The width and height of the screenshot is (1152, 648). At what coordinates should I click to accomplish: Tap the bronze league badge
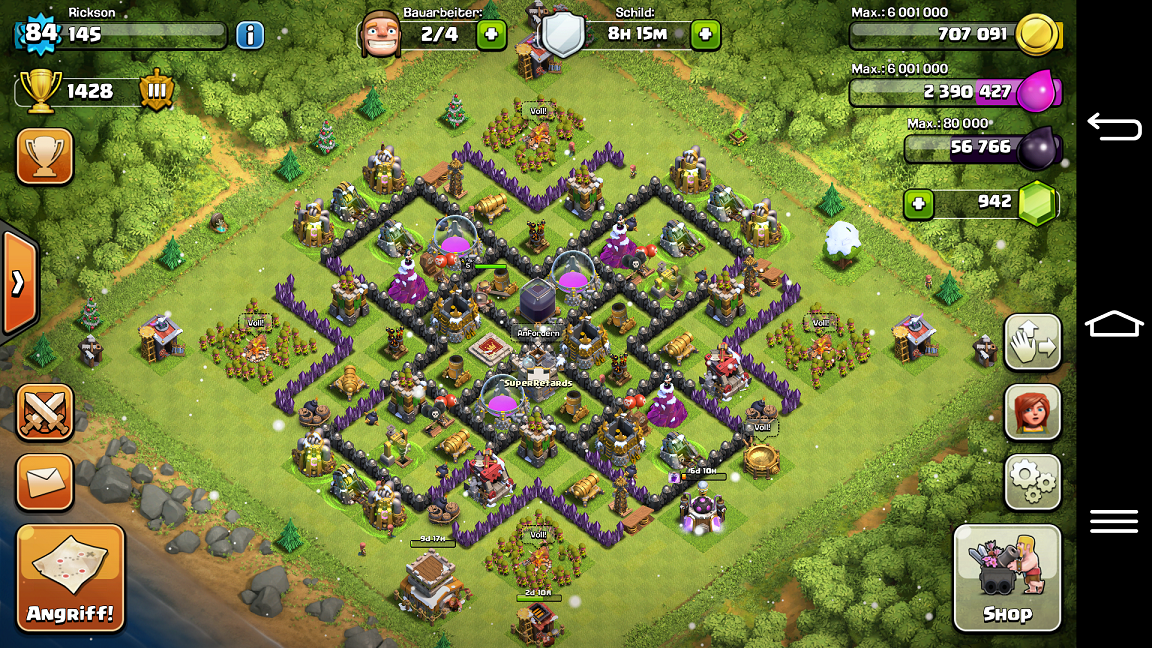(157, 91)
